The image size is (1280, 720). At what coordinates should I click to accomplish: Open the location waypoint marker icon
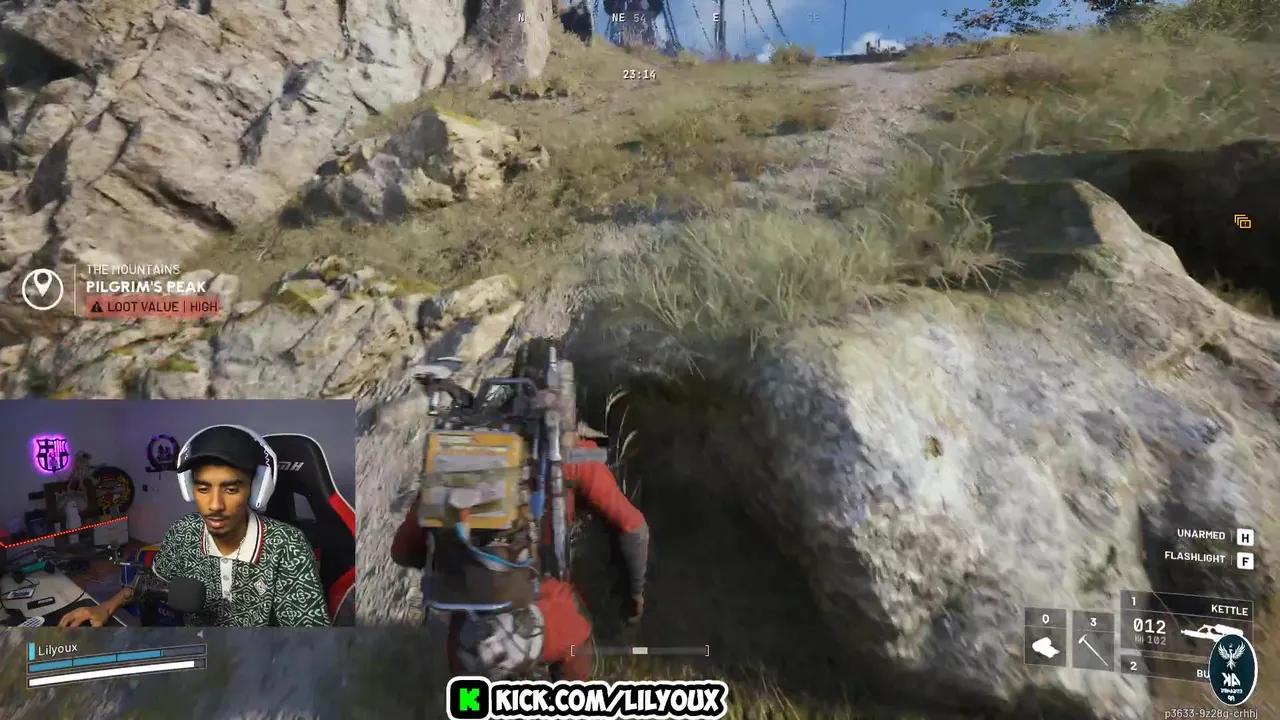(x=42, y=289)
